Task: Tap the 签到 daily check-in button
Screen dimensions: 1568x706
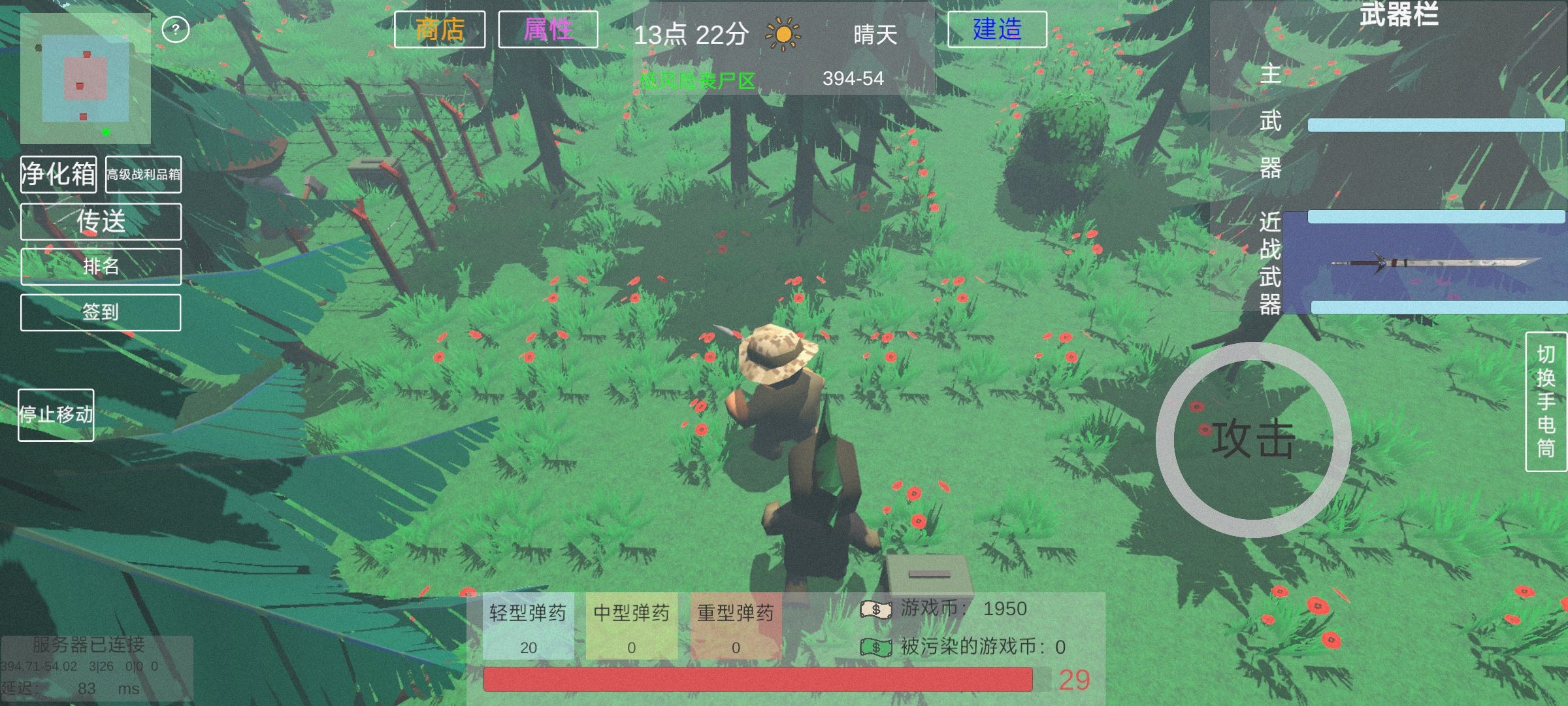Action: coord(101,312)
